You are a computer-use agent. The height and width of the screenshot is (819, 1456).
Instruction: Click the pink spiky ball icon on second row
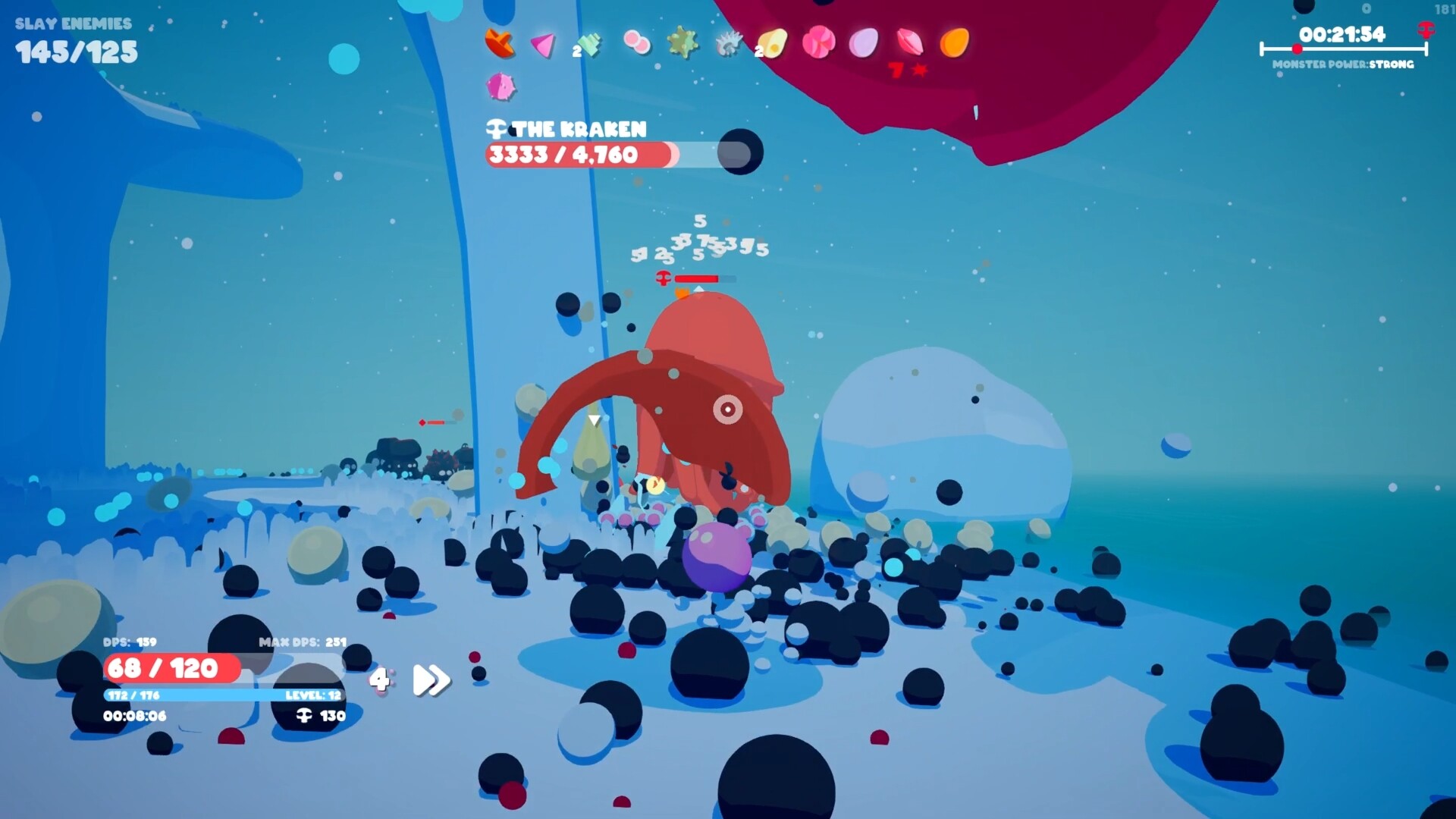(500, 88)
